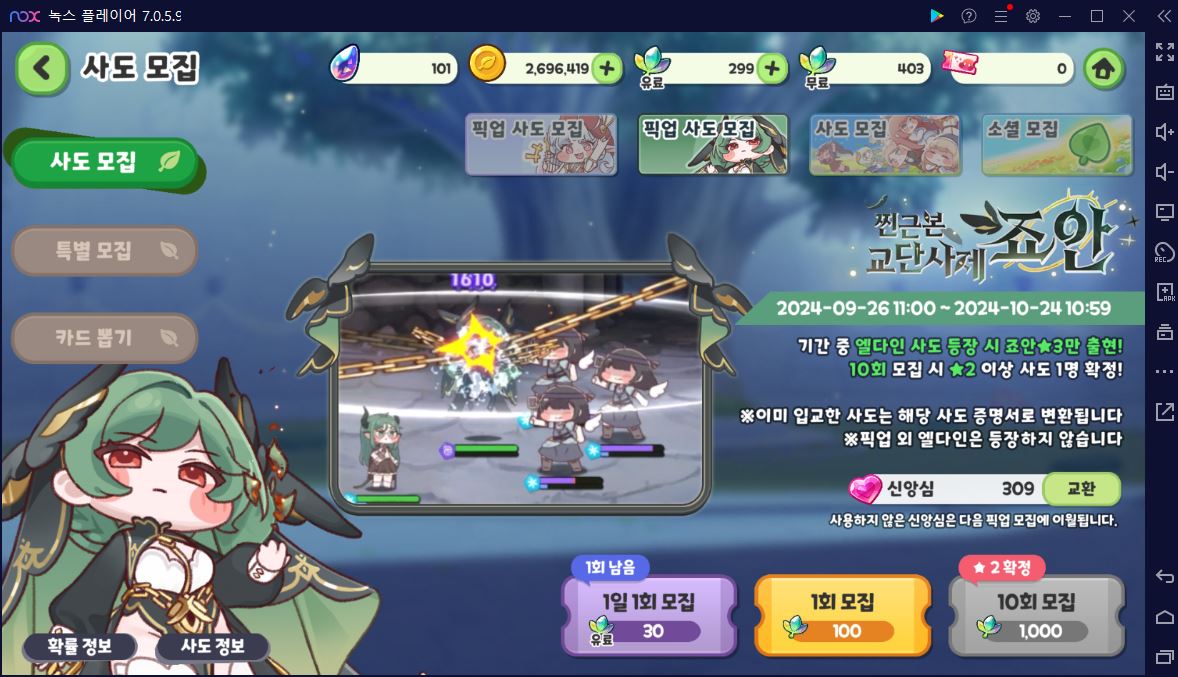1178x677 pixels.
Task: Open Nox player settings gear icon
Action: point(1033,16)
